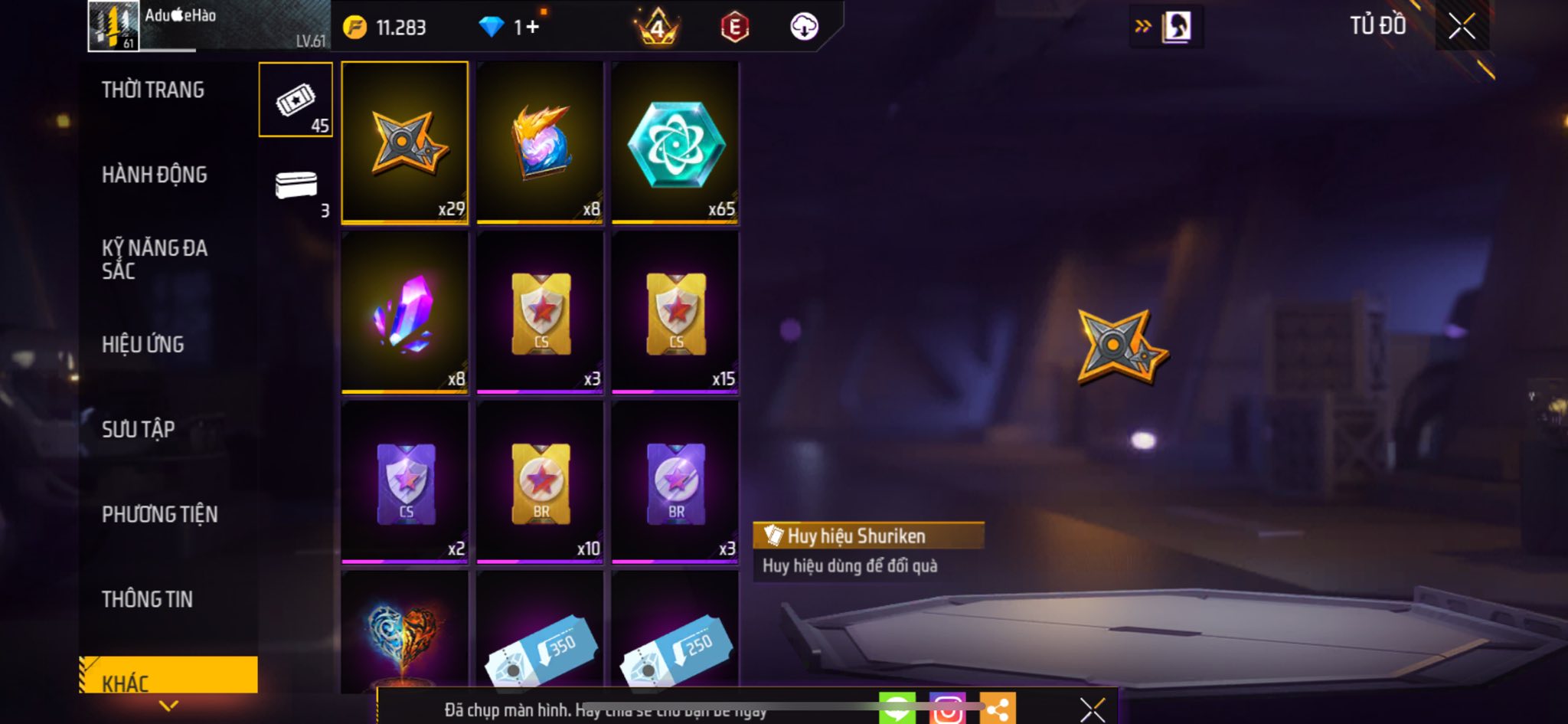Open the Thời Trang category
Screen dimensions: 1568x724
click(x=153, y=90)
